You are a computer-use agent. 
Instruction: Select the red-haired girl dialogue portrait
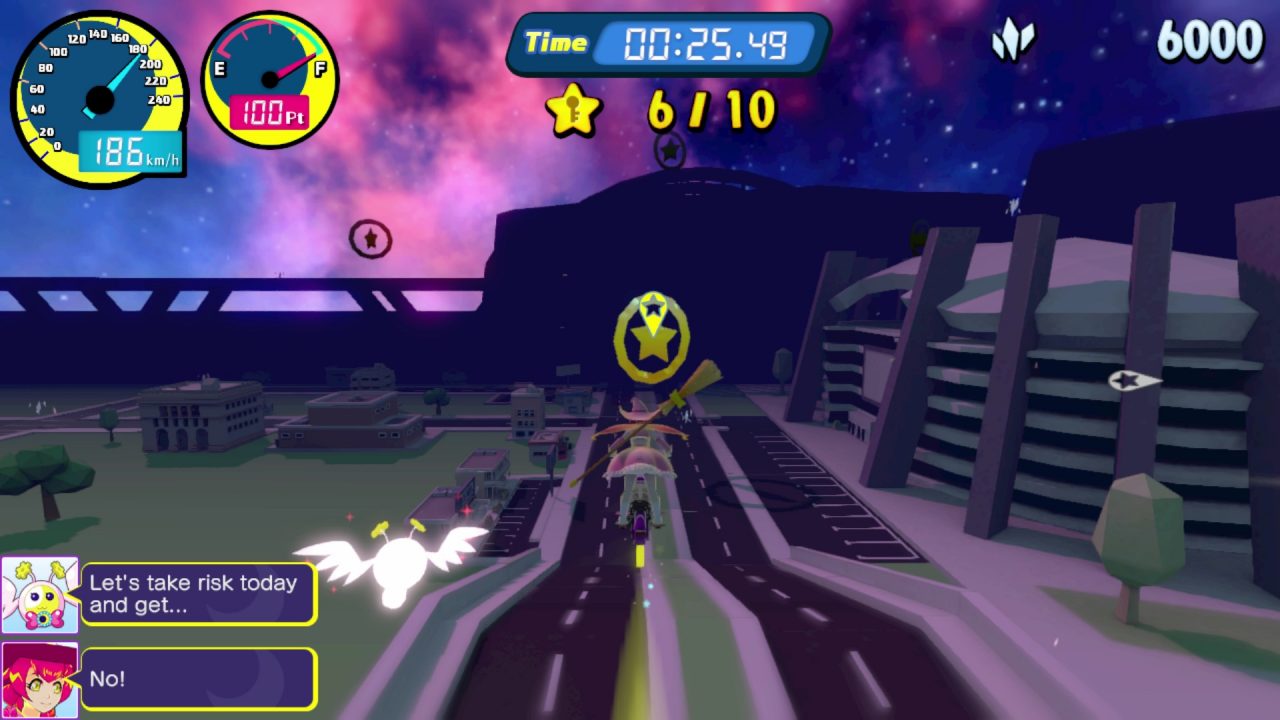[40, 678]
